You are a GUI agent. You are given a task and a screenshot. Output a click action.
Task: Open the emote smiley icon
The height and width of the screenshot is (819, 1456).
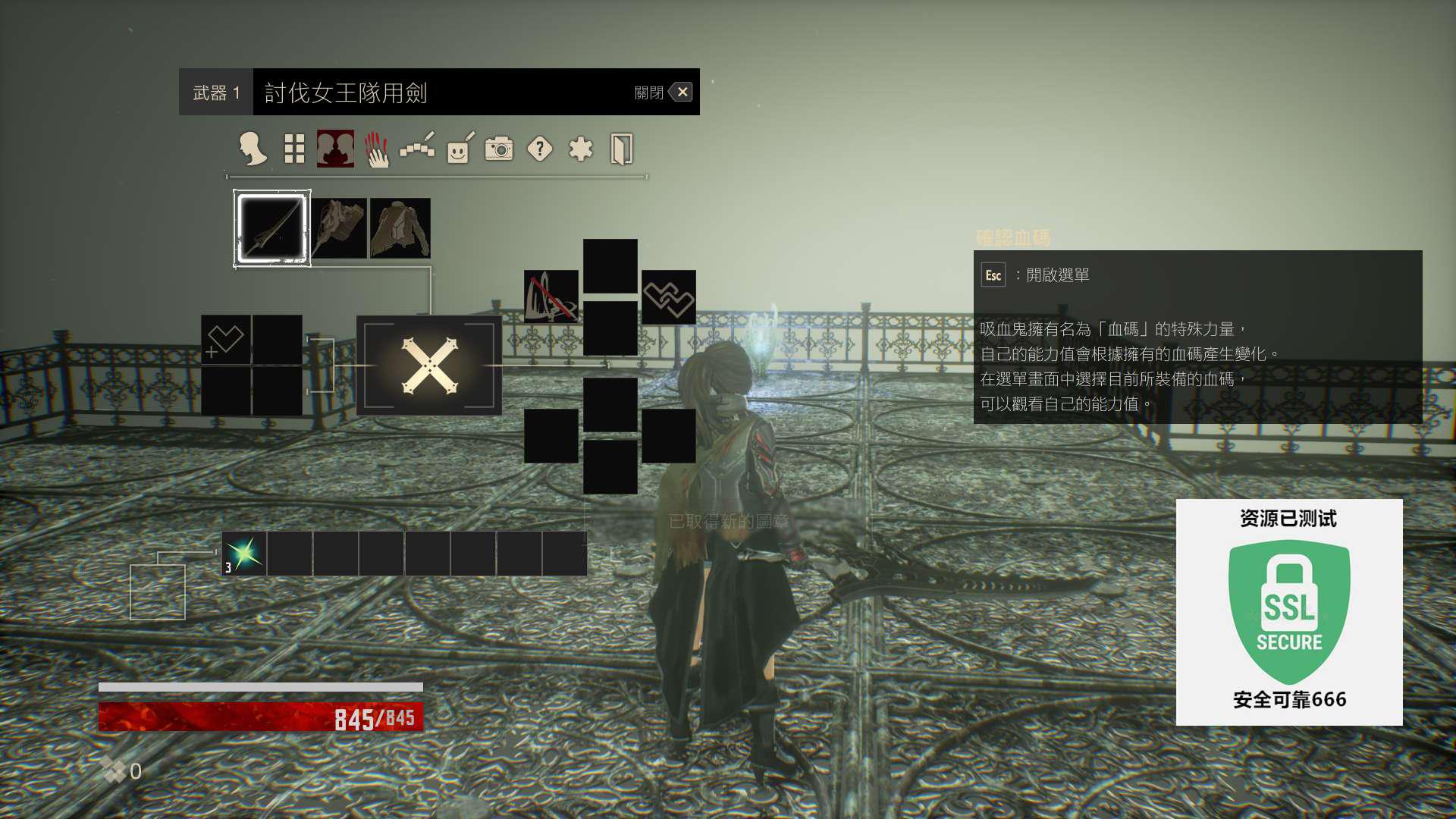click(460, 149)
